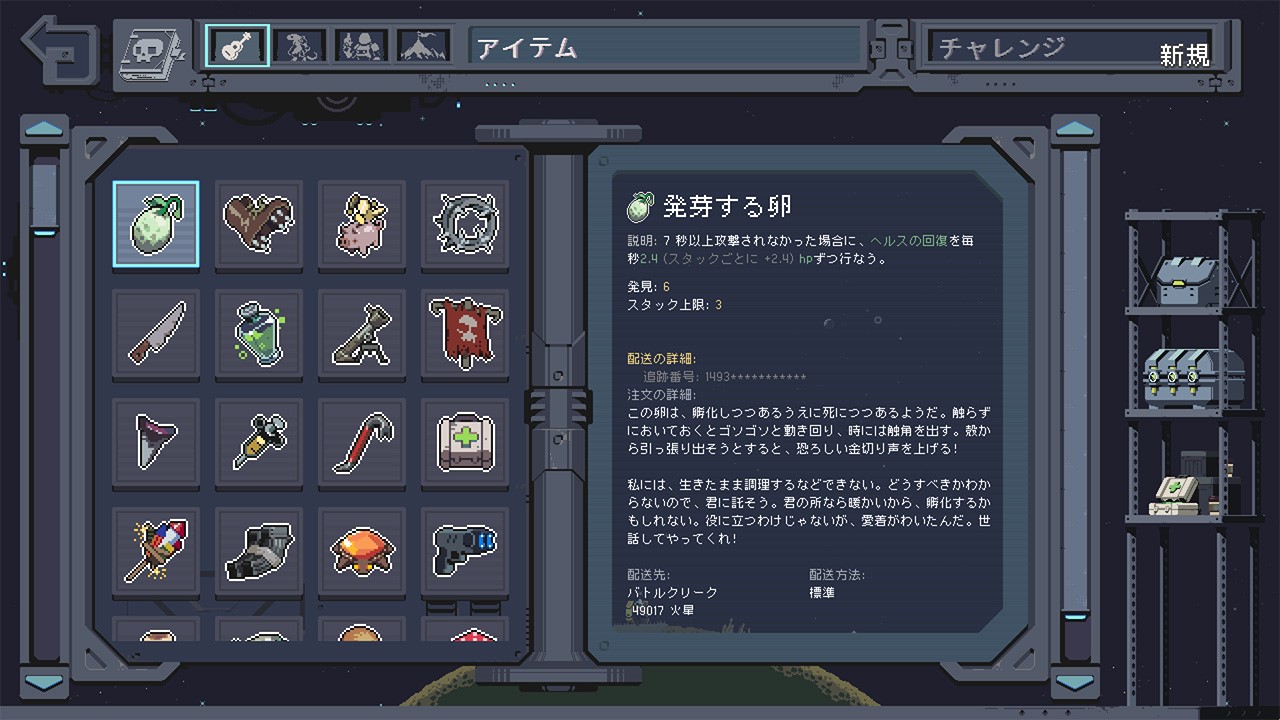Switch to the guitar items tab

[238, 46]
